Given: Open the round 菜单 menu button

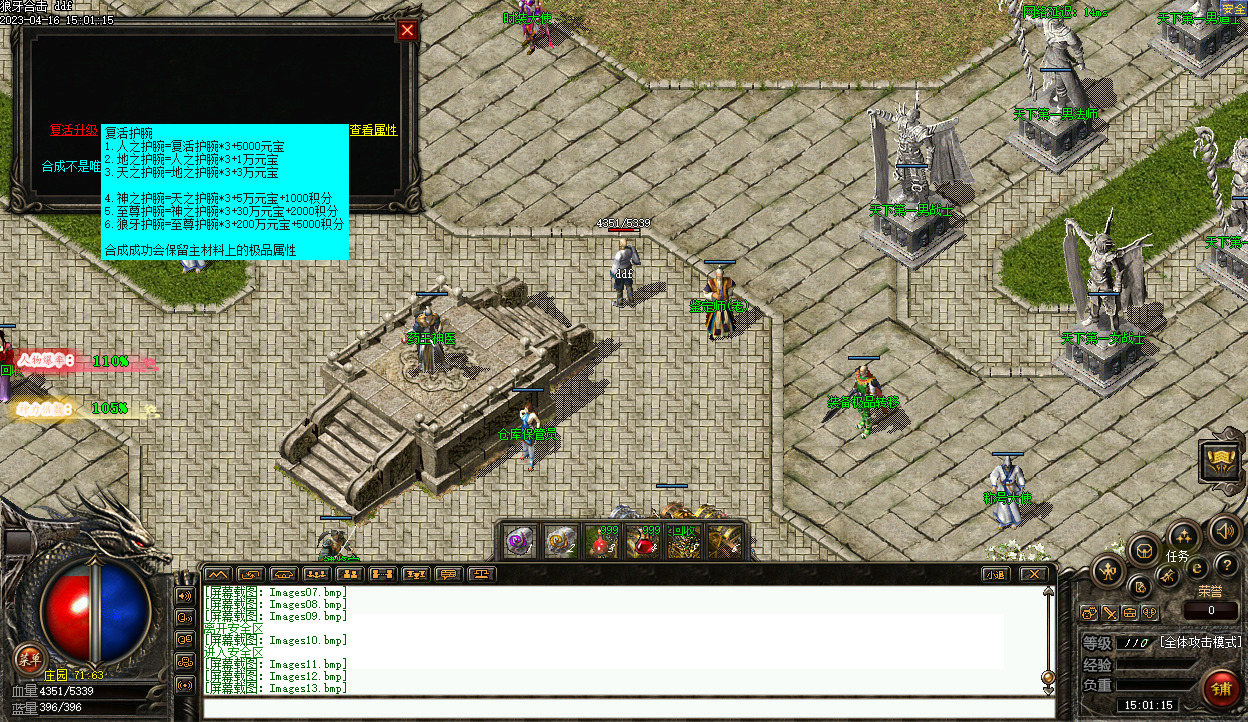Looking at the screenshot, I should [x=29, y=658].
